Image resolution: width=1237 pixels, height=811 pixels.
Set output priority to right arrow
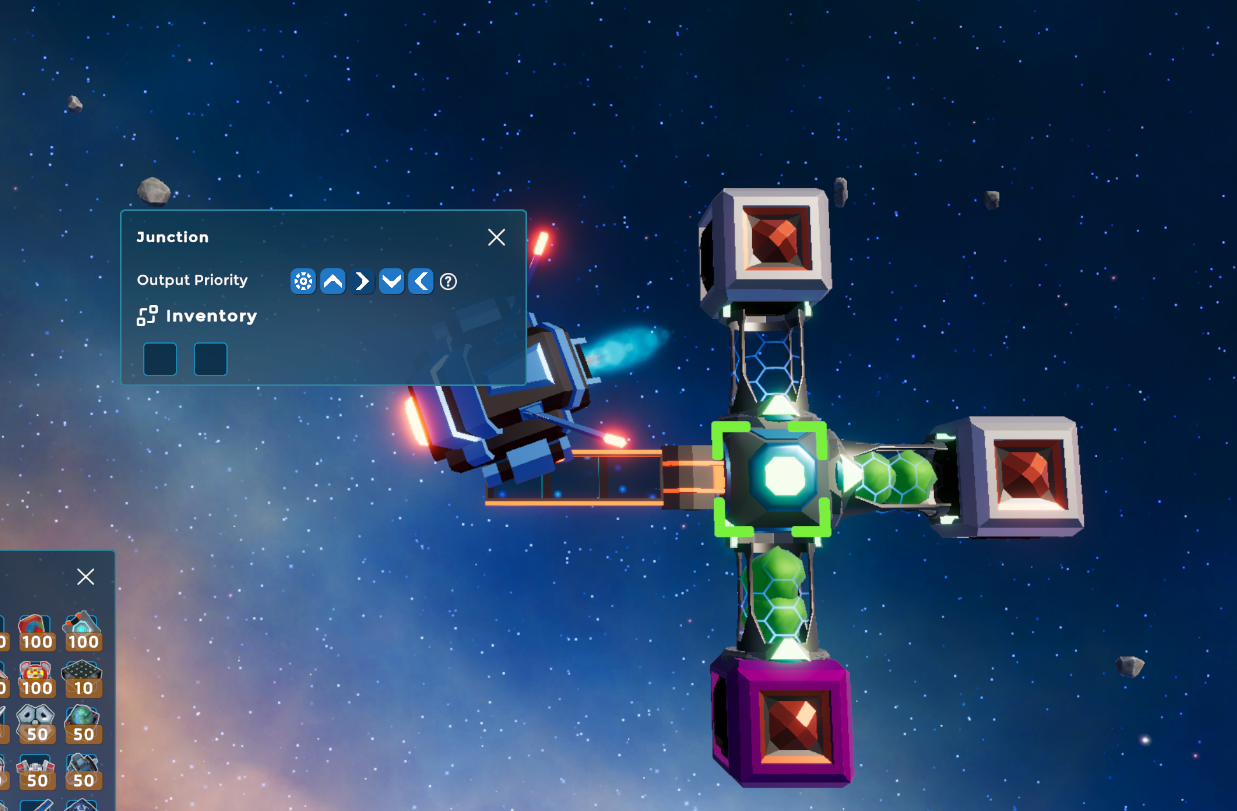[x=362, y=281]
